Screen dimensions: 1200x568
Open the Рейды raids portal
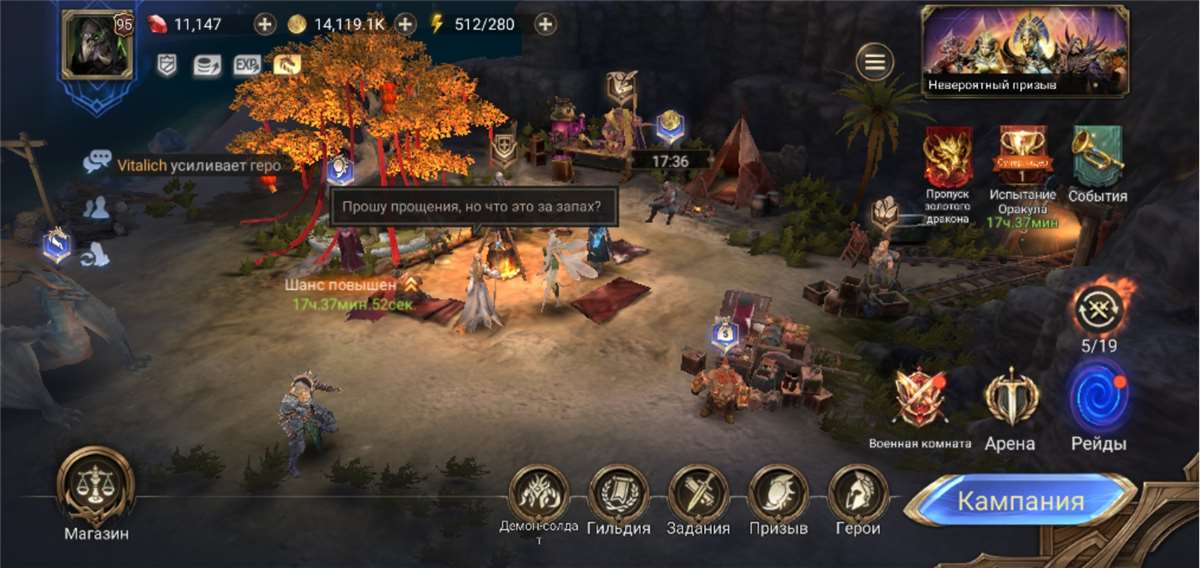coord(1098,399)
